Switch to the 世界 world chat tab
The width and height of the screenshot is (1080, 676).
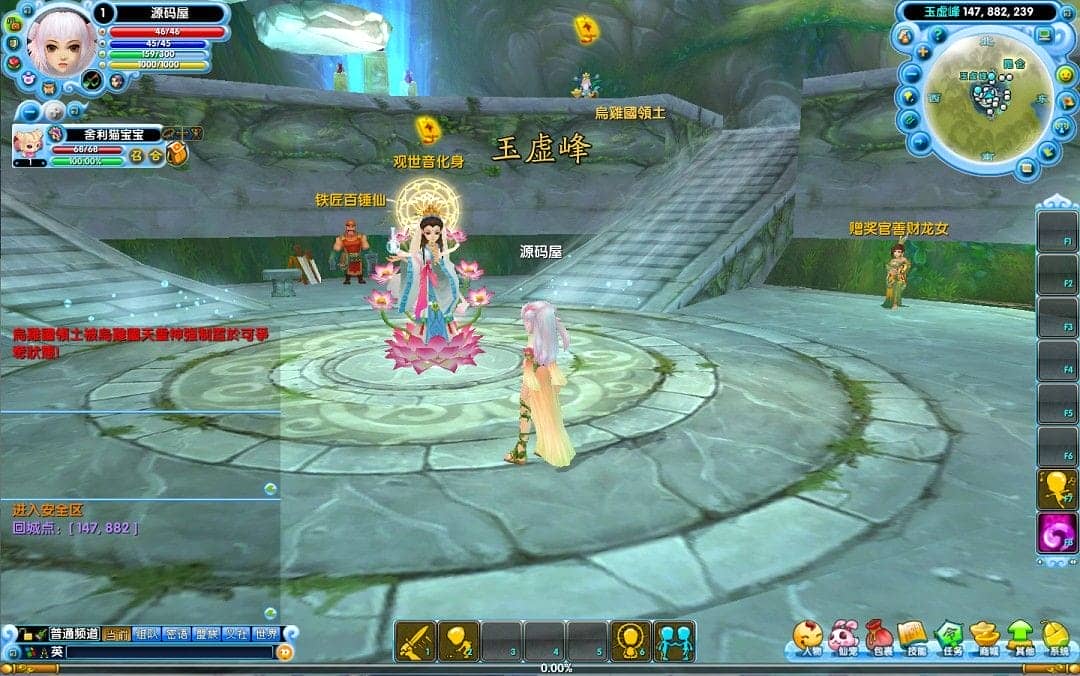pos(266,634)
